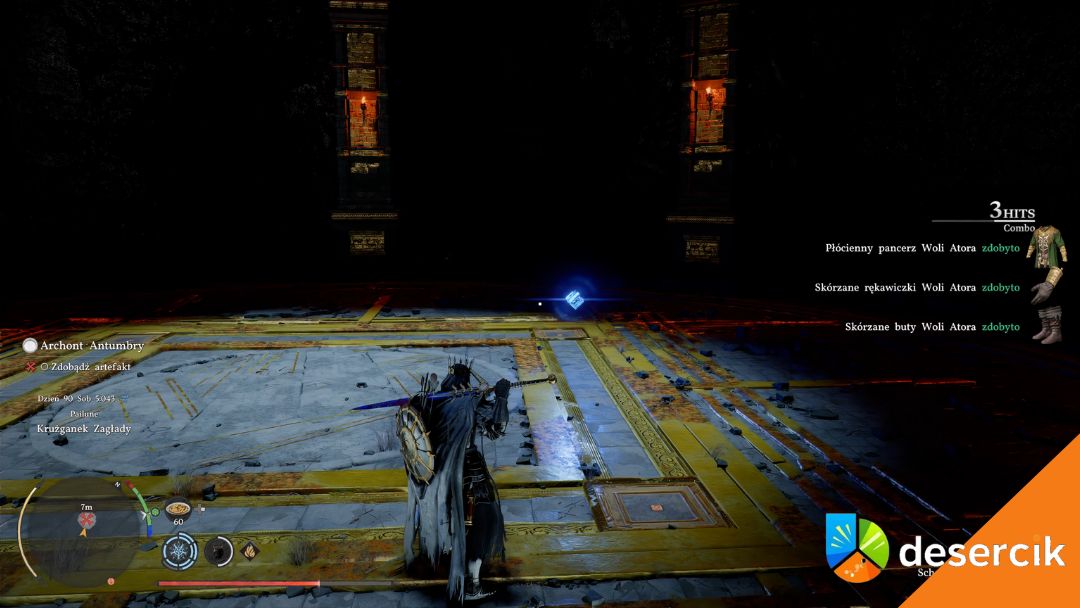Click the Skórzane rękawiczki Woli Atora loot entry
Viewport: 1080px width, 608px height.
[x=917, y=287]
